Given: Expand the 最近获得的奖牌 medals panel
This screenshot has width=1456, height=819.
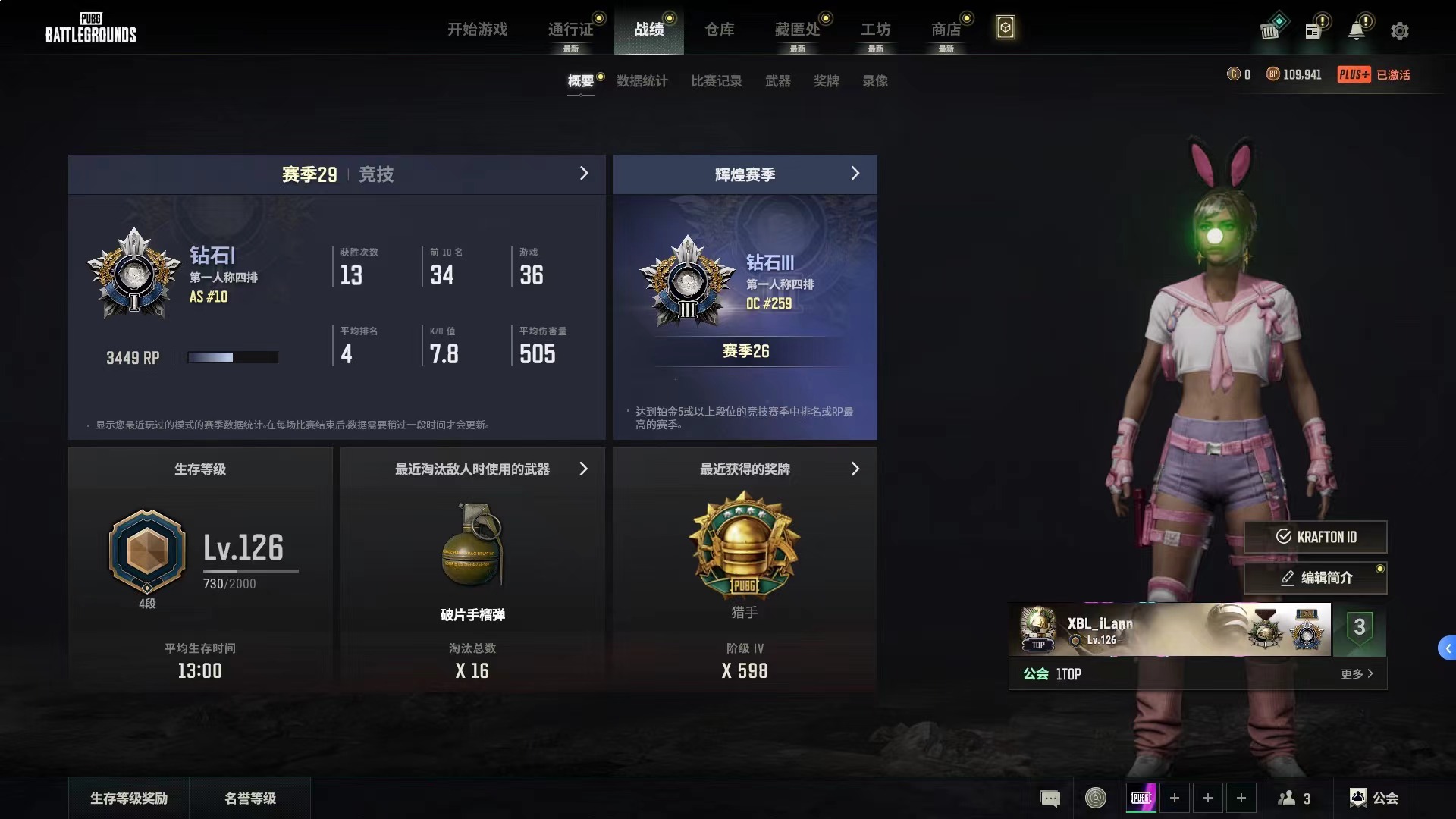Looking at the screenshot, I should click(x=855, y=469).
